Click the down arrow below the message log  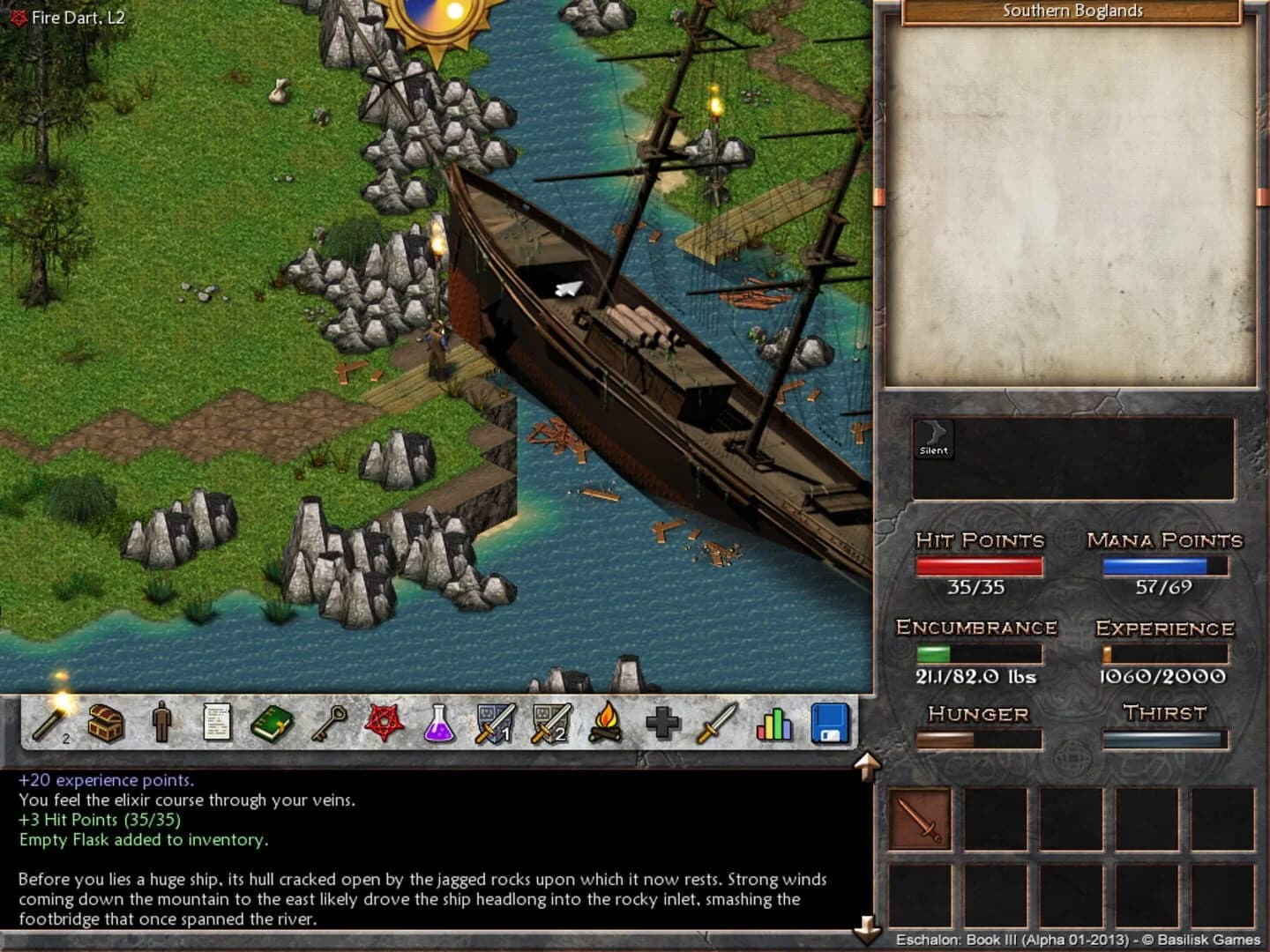pyautogui.click(x=868, y=926)
